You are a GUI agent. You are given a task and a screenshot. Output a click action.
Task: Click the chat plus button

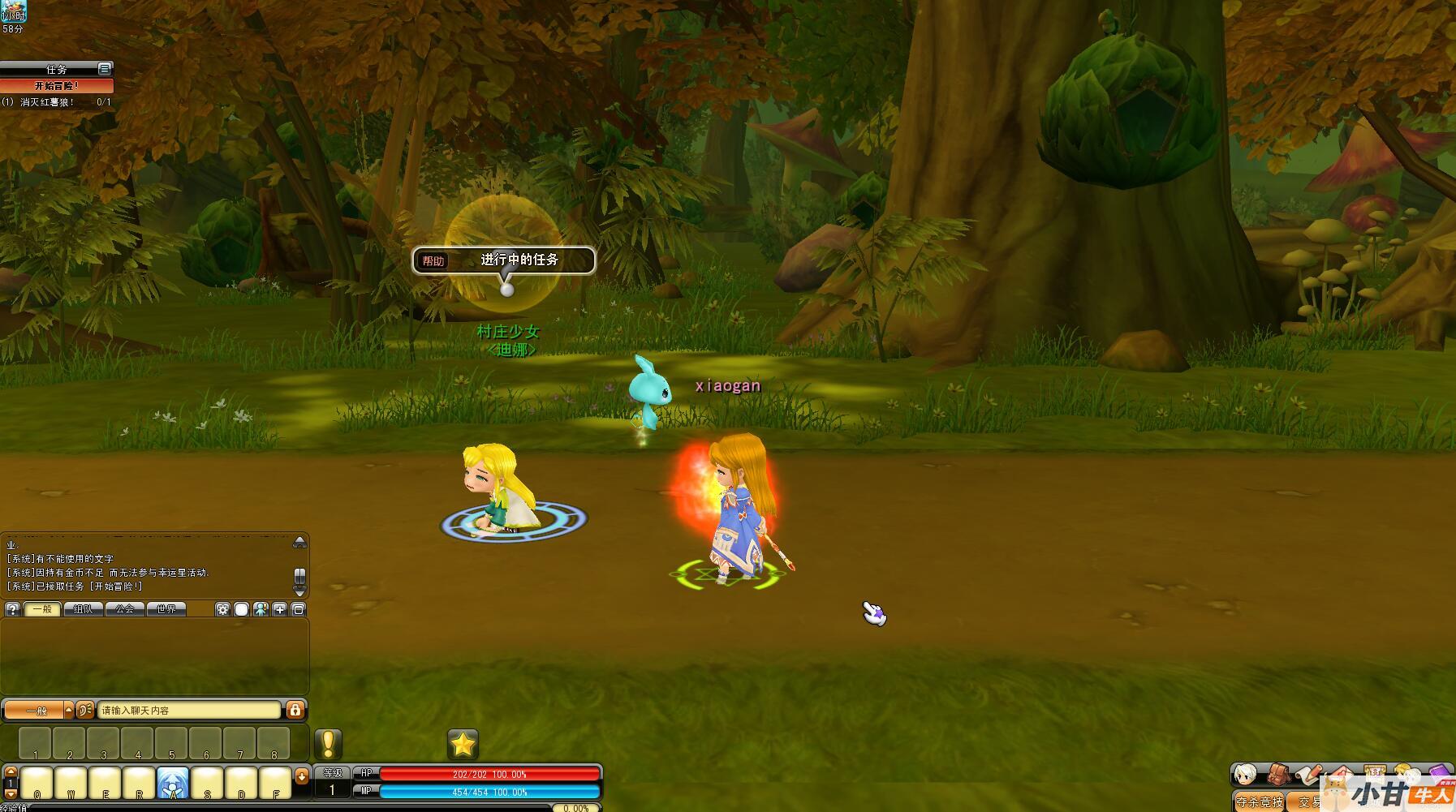[280, 609]
